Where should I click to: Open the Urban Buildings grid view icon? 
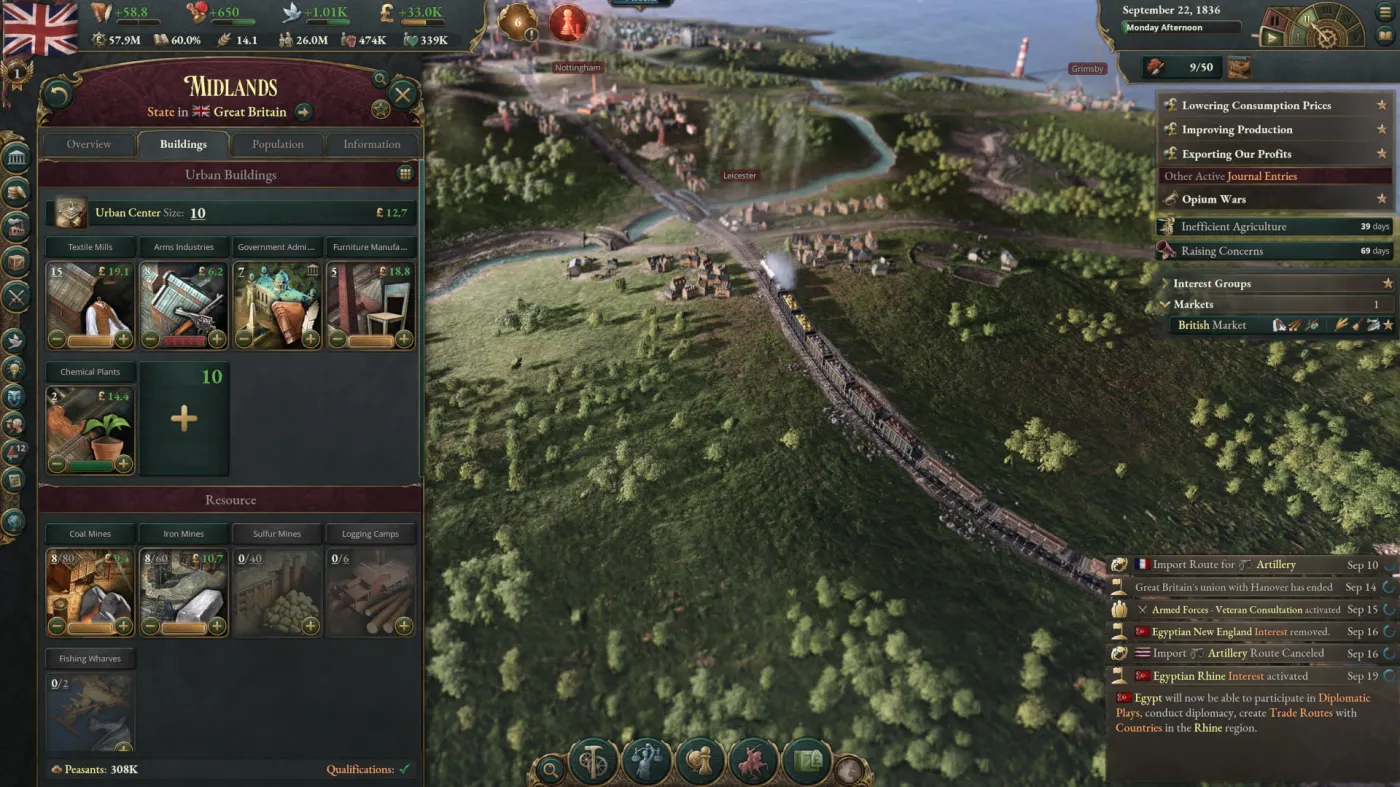tap(406, 173)
